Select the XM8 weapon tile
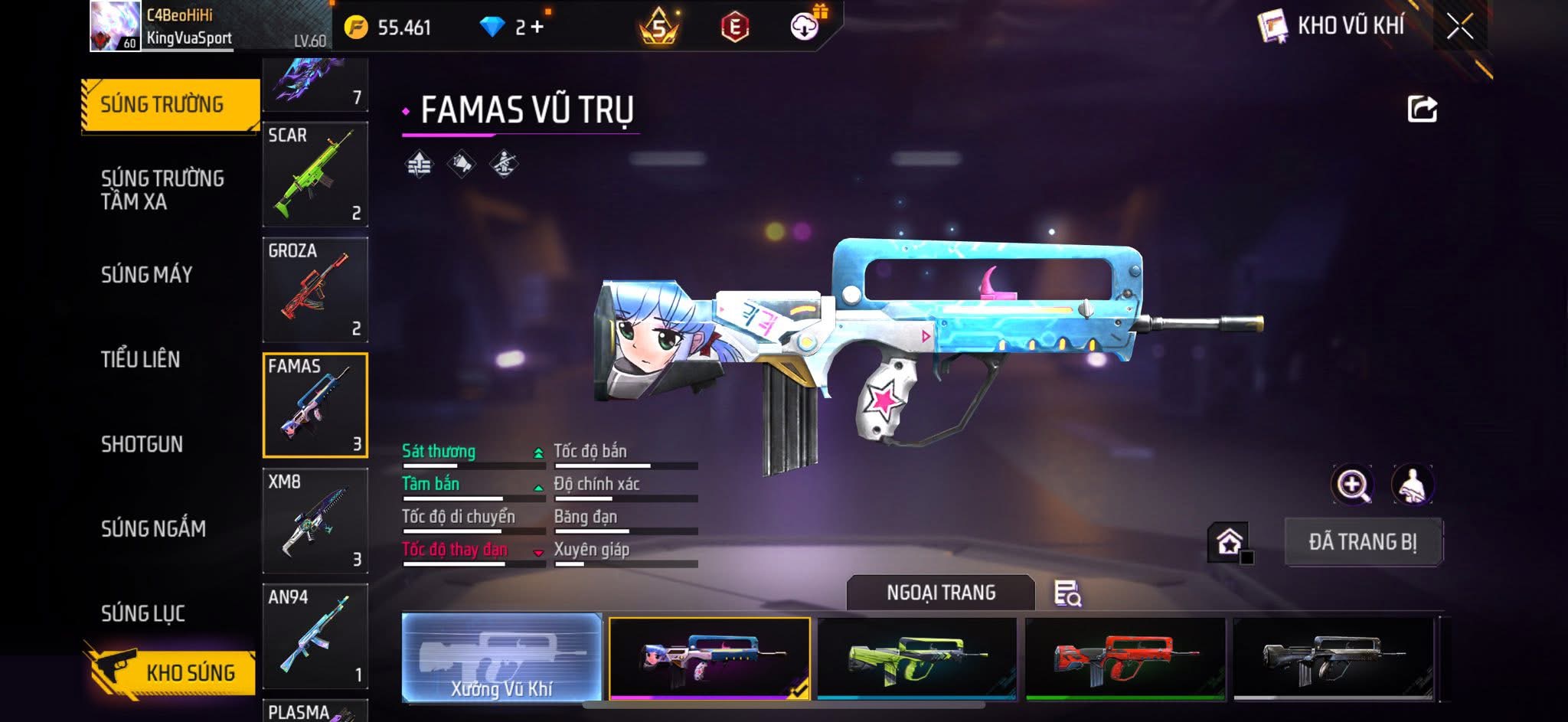The width and height of the screenshot is (1568, 722). 315,521
